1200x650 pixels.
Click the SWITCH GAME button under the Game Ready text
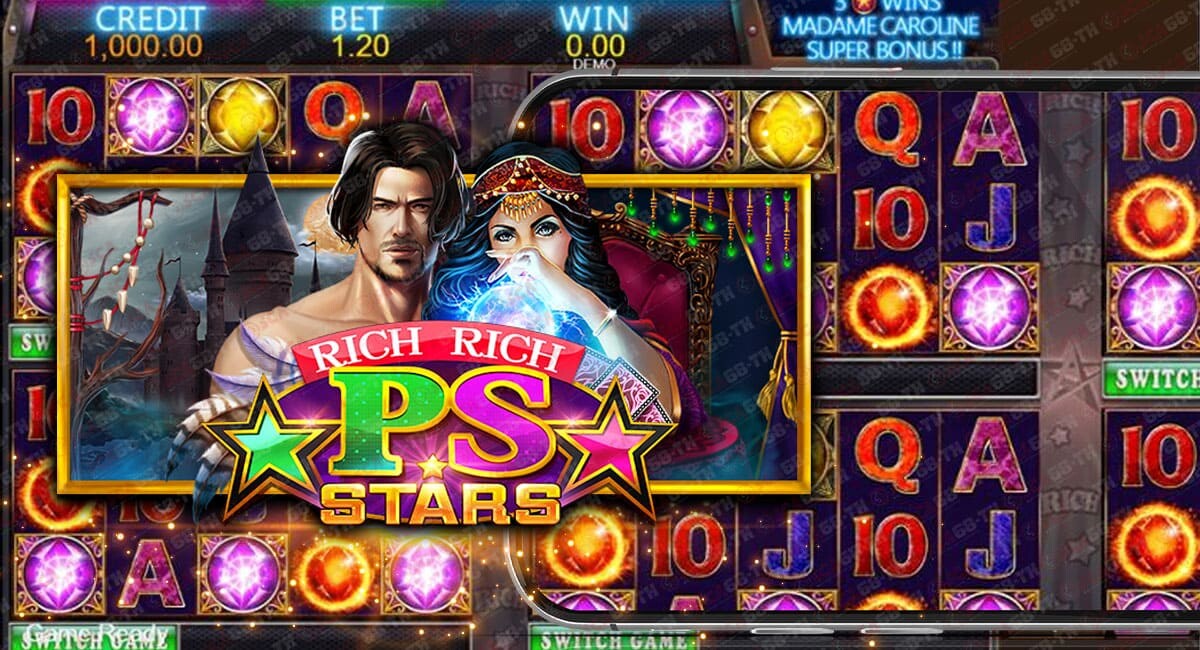click(x=95, y=641)
